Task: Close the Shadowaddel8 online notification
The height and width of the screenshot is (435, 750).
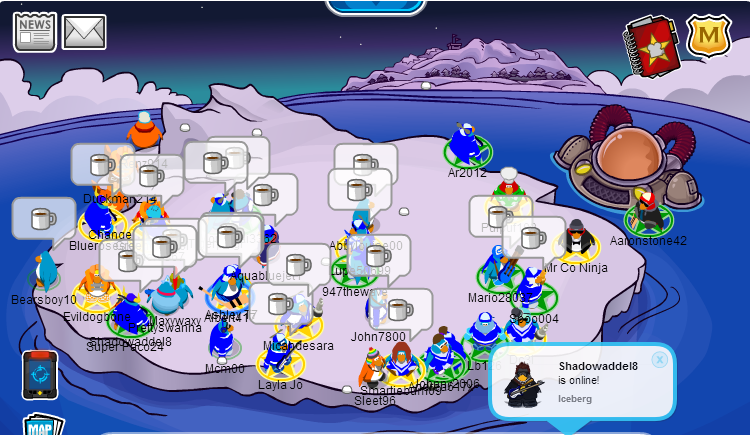Action: [x=659, y=359]
